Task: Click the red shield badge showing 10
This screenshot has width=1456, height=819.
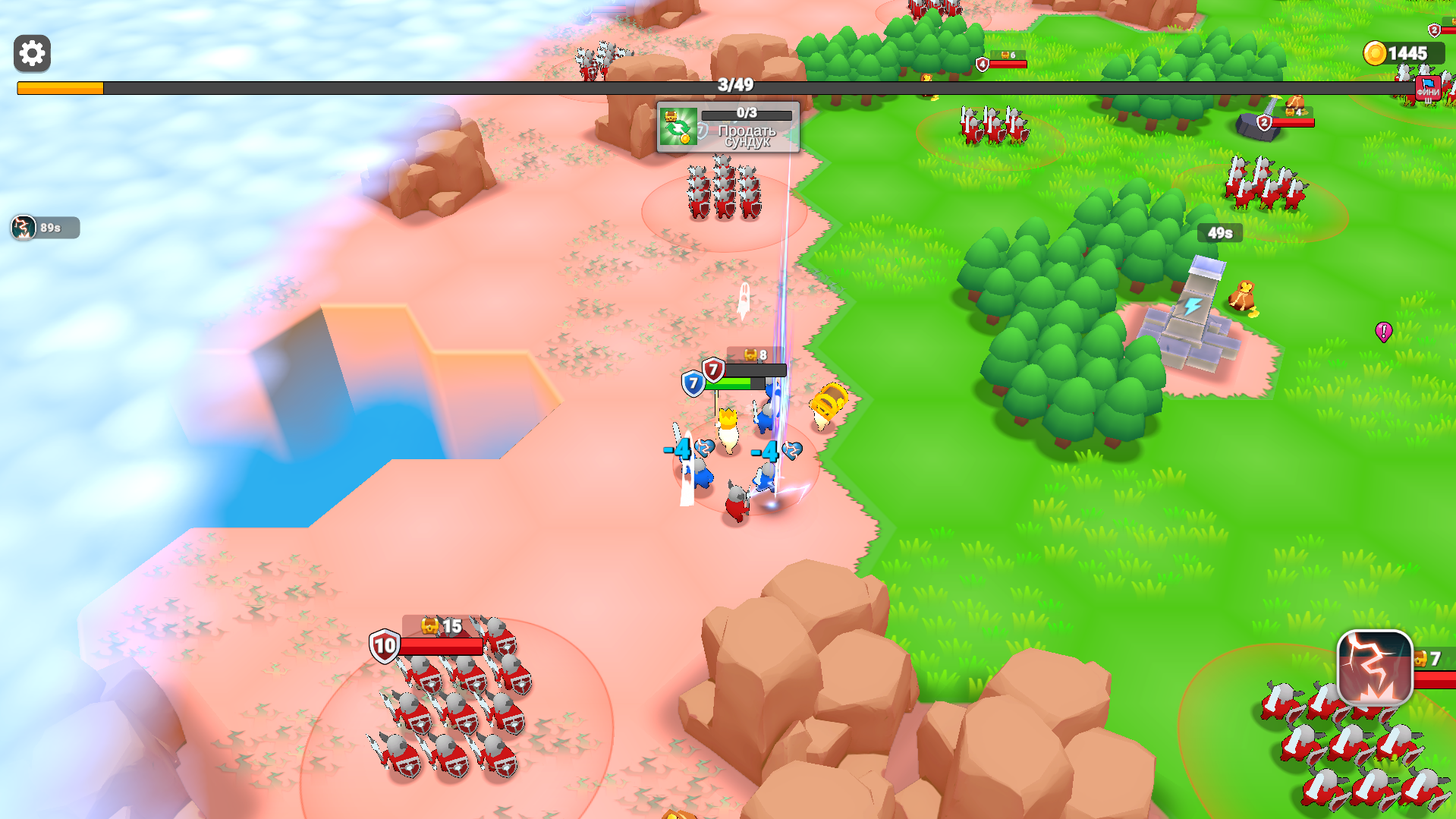Action: click(383, 647)
